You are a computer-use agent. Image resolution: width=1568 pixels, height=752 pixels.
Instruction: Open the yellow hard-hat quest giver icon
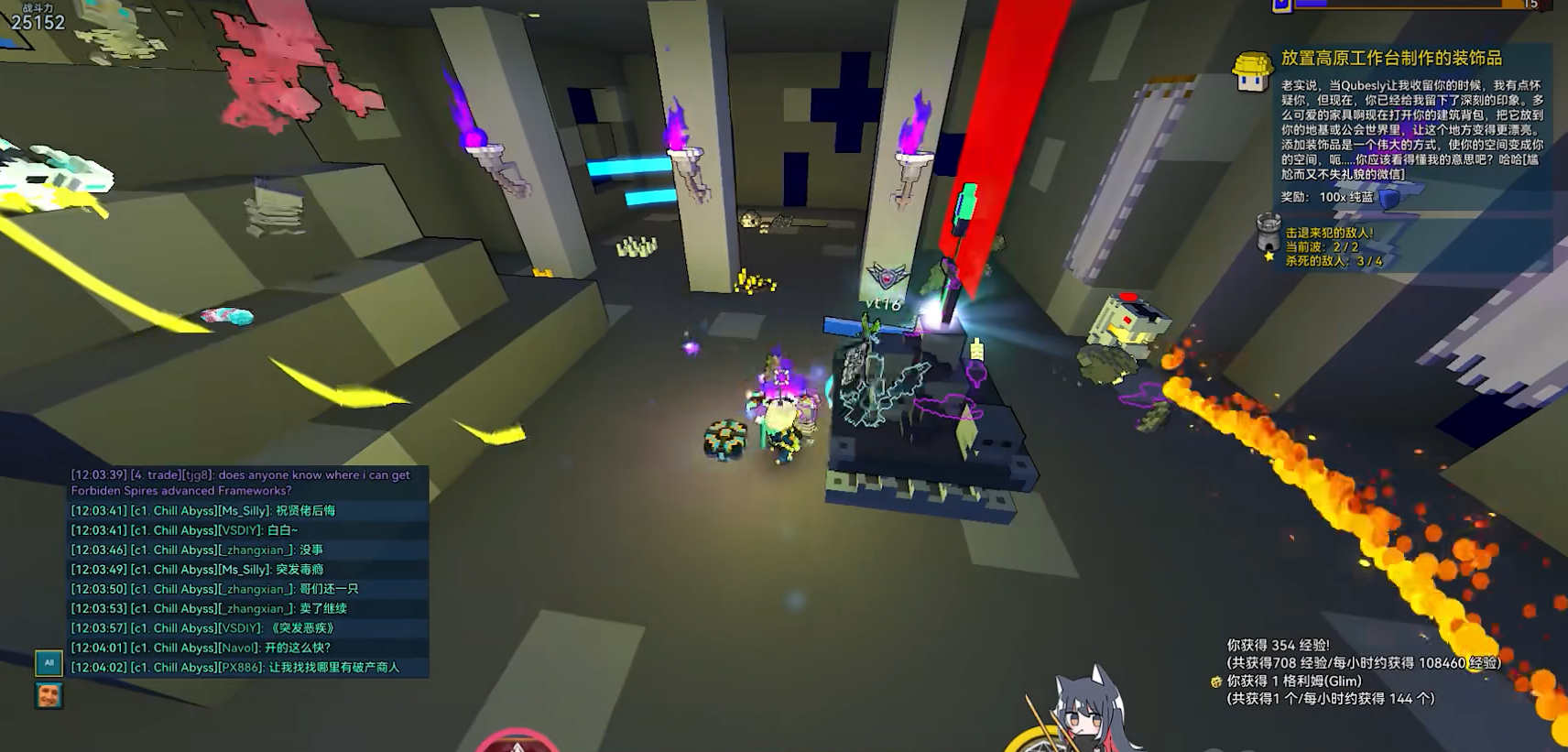pos(1252,71)
